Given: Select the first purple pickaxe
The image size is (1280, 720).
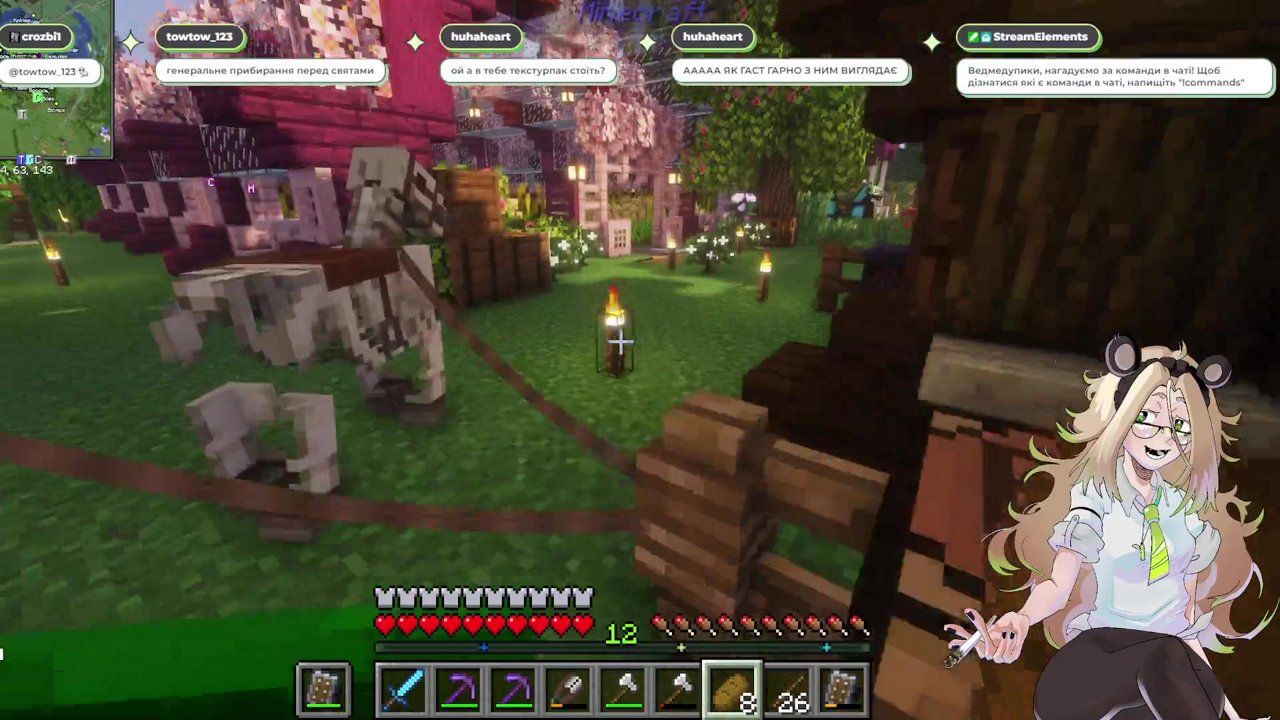Looking at the screenshot, I should click(459, 688).
